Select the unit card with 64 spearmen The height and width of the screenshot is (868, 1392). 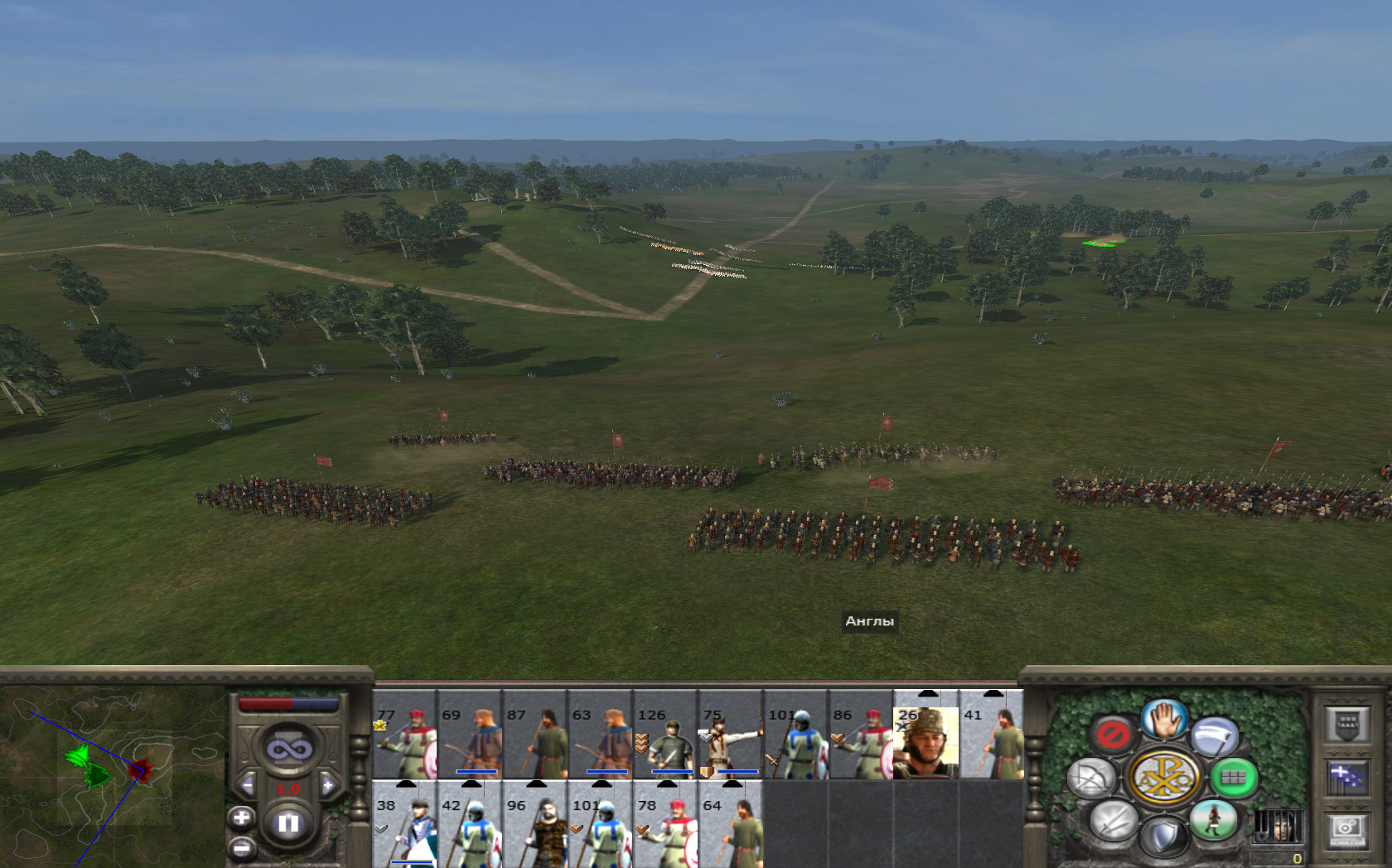[x=730, y=827]
